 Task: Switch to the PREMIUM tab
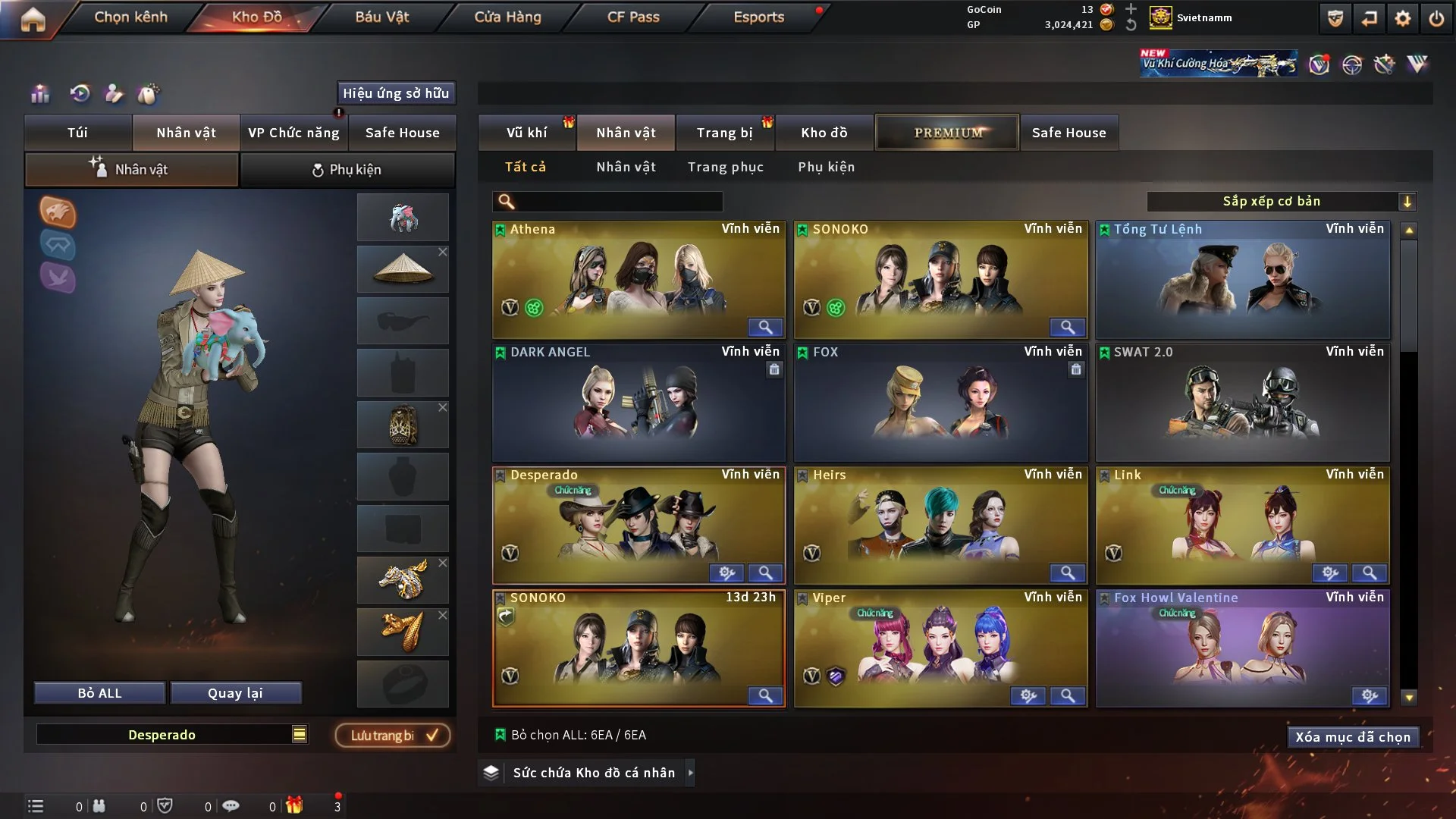[947, 133]
